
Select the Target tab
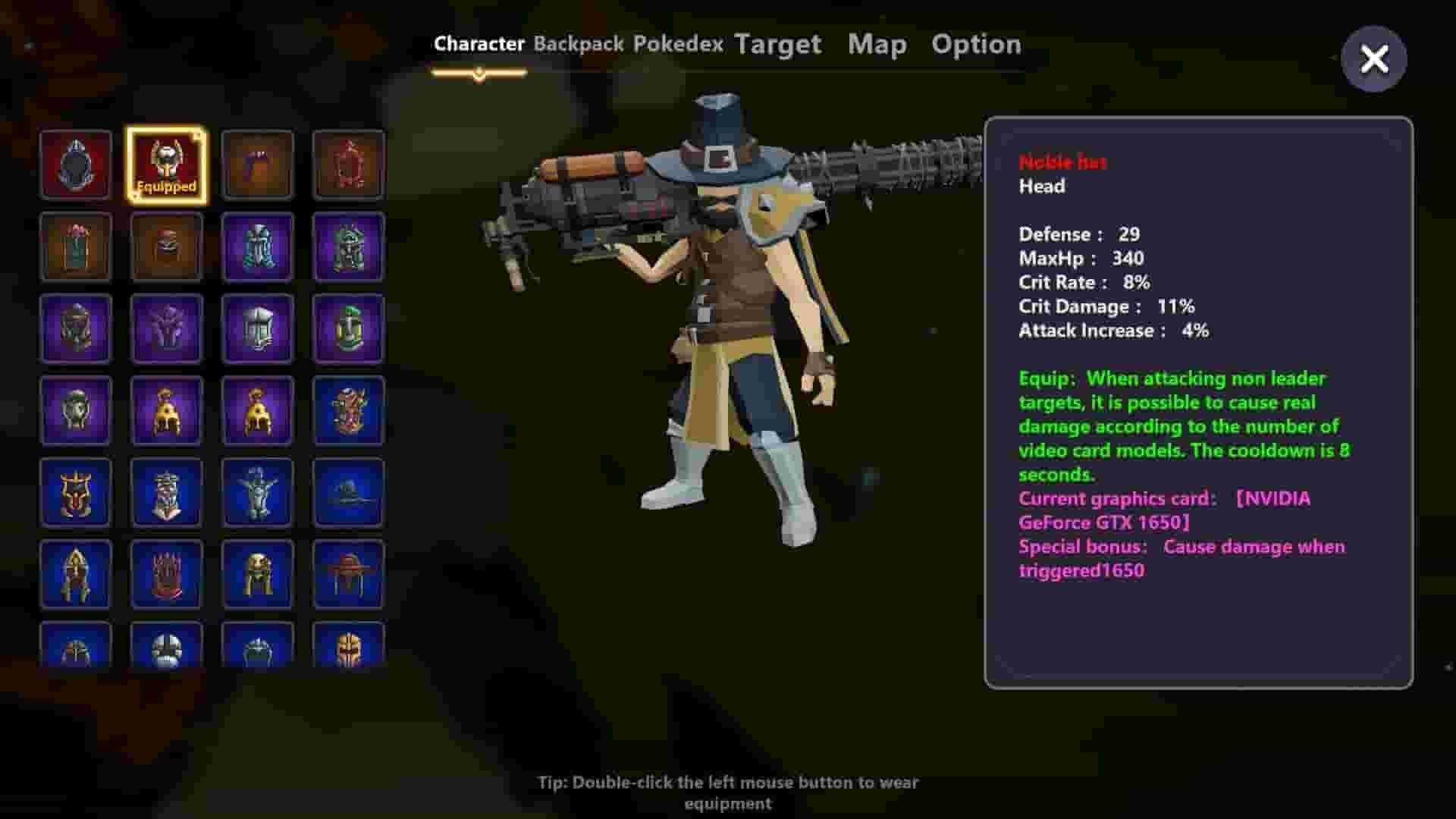(777, 43)
